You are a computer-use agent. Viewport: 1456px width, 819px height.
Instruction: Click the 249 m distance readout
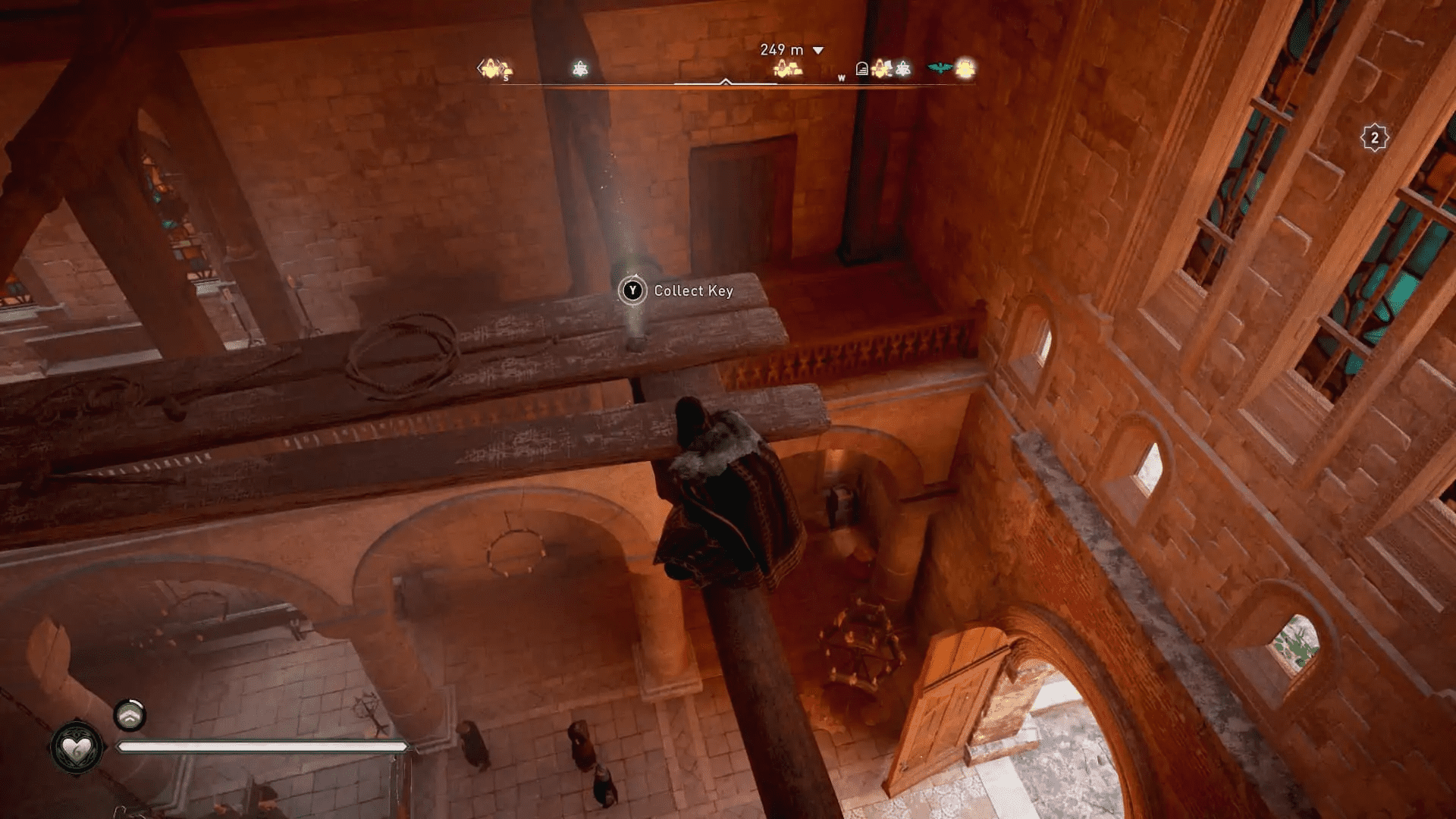tap(781, 49)
